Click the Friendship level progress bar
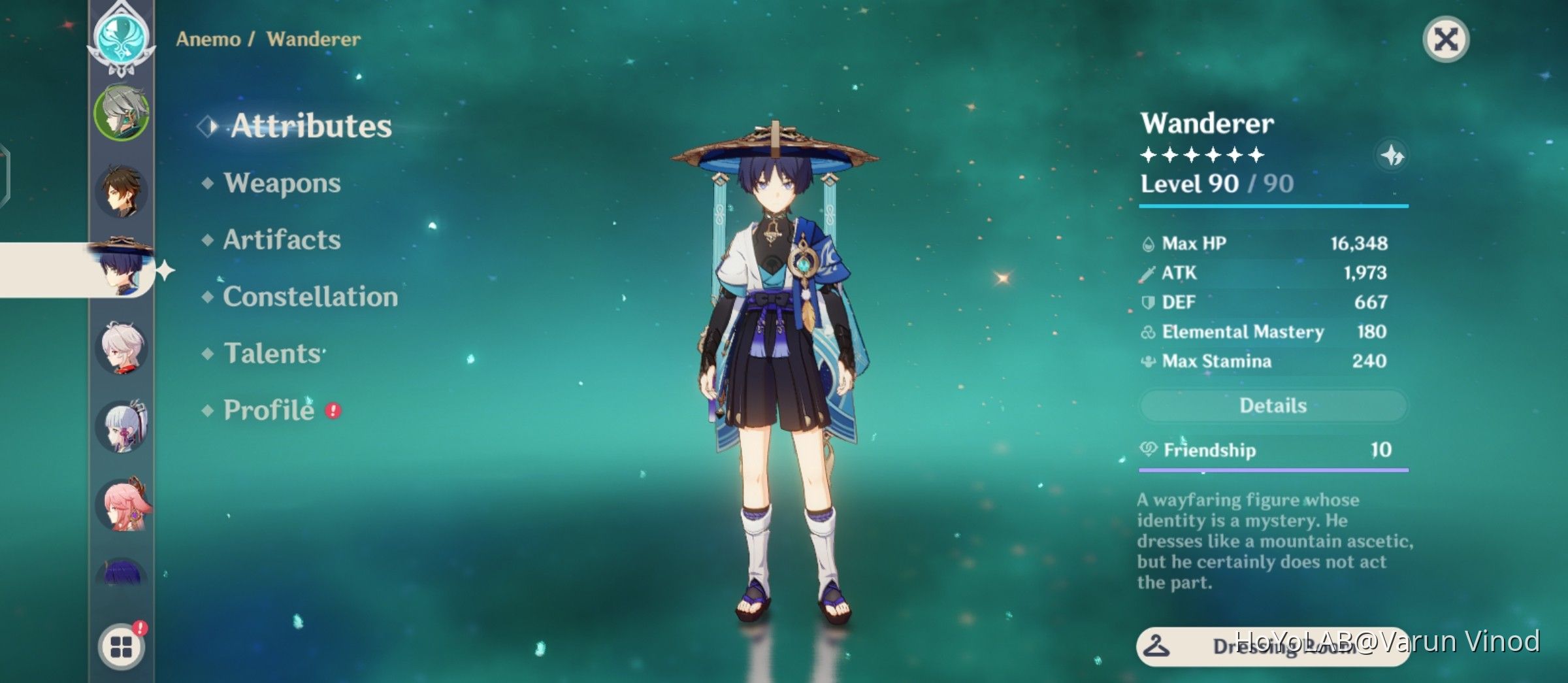 click(x=1273, y=469)
